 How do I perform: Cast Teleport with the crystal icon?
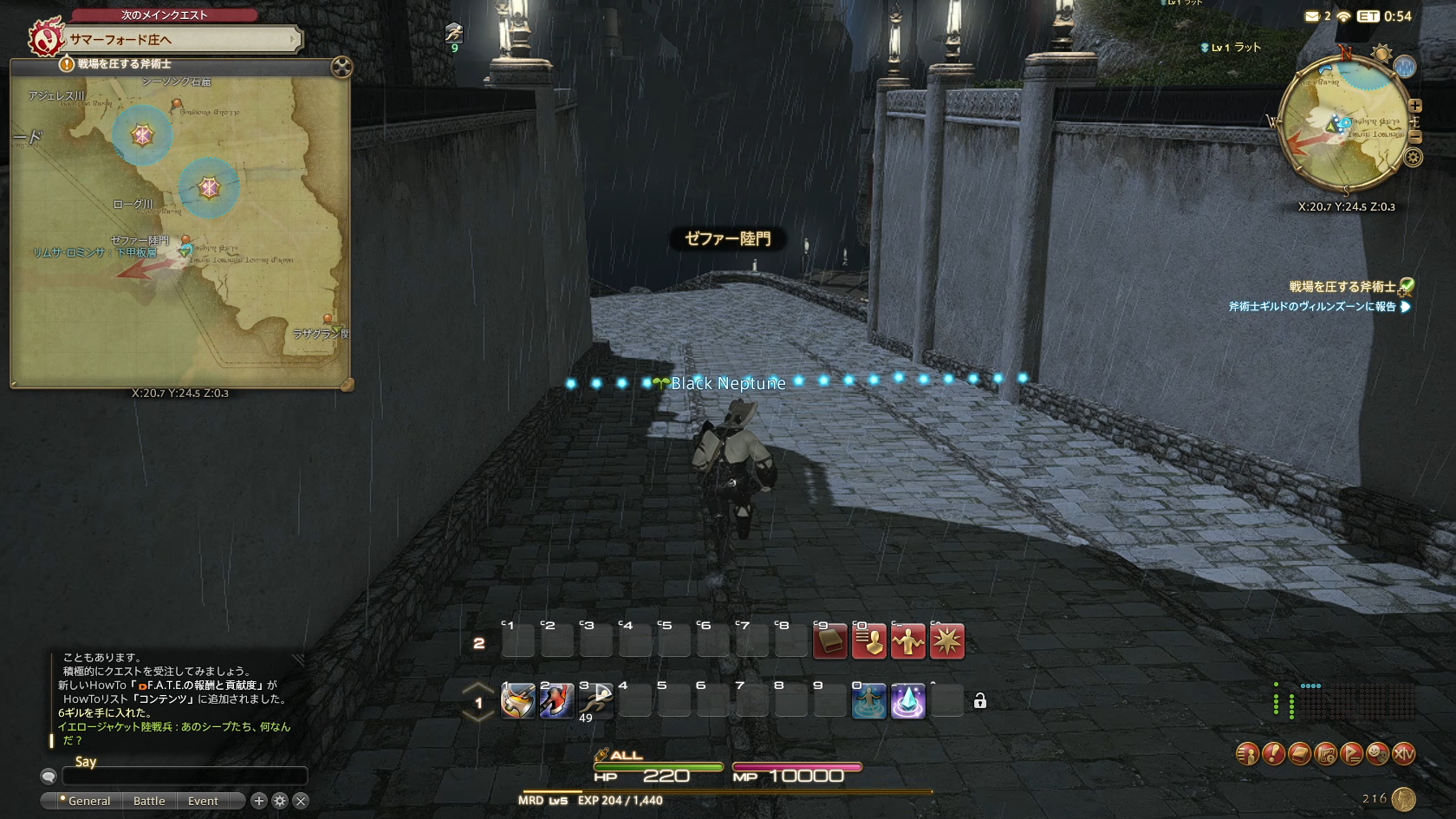(907, 700)
